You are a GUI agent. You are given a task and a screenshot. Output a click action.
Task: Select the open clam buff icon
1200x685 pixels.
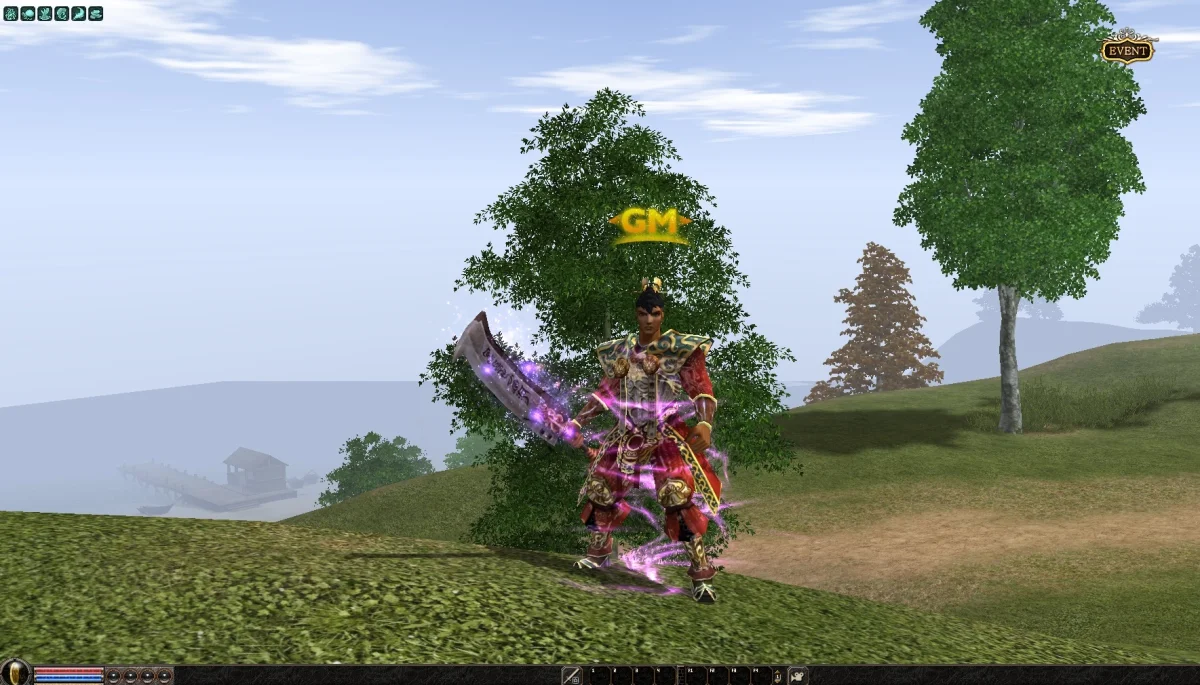click(95, 14)
